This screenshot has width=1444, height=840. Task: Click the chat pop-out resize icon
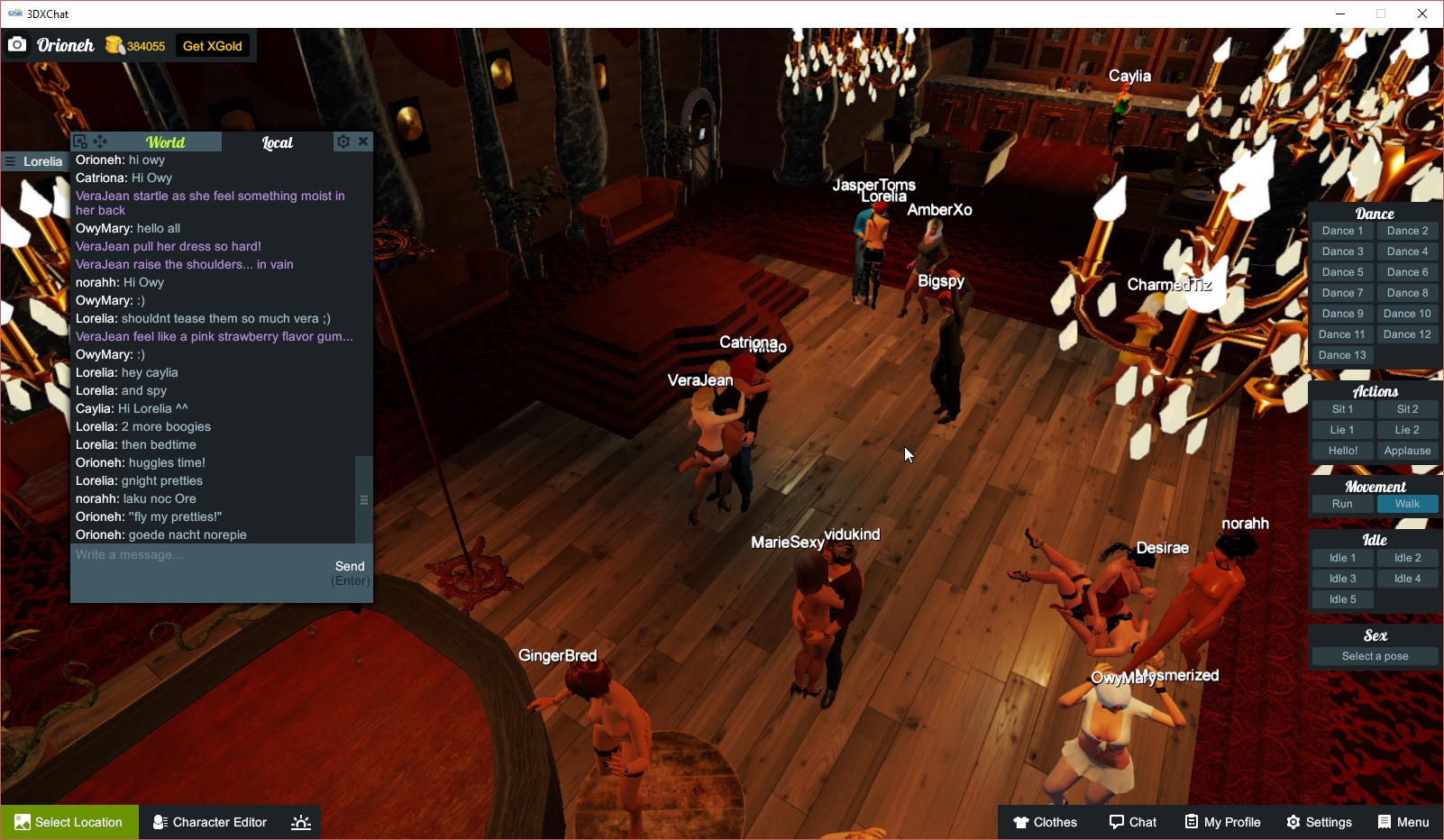pos(80,142)
